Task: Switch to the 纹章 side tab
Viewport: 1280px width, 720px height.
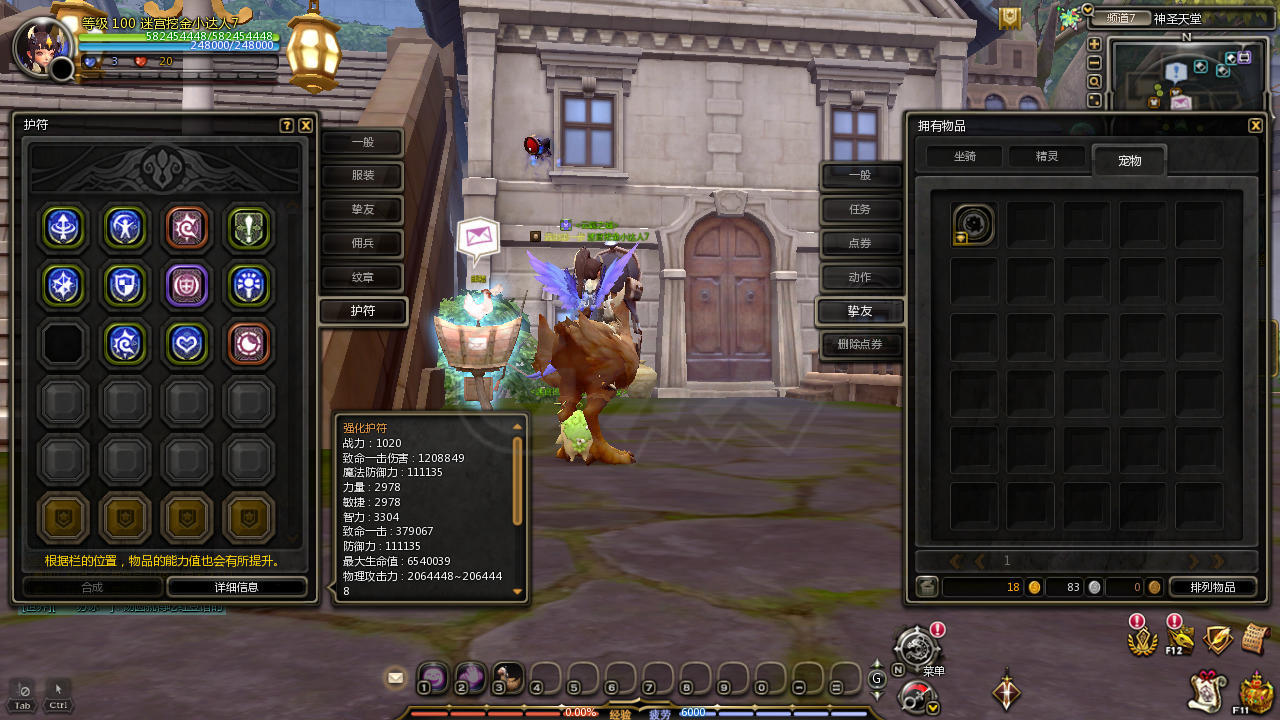Action: click(362, 277)
